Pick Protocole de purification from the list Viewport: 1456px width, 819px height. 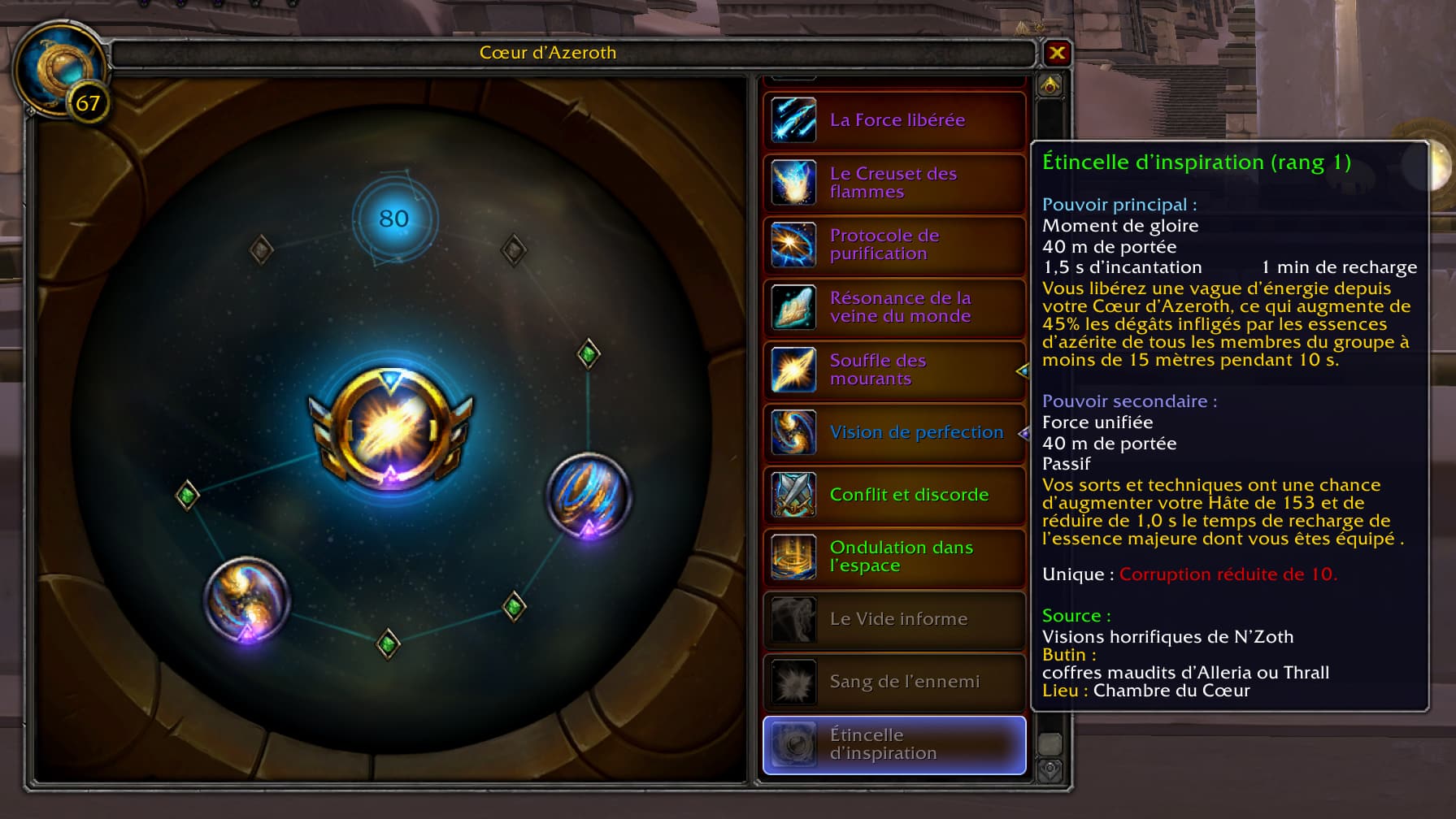point(894,245)
